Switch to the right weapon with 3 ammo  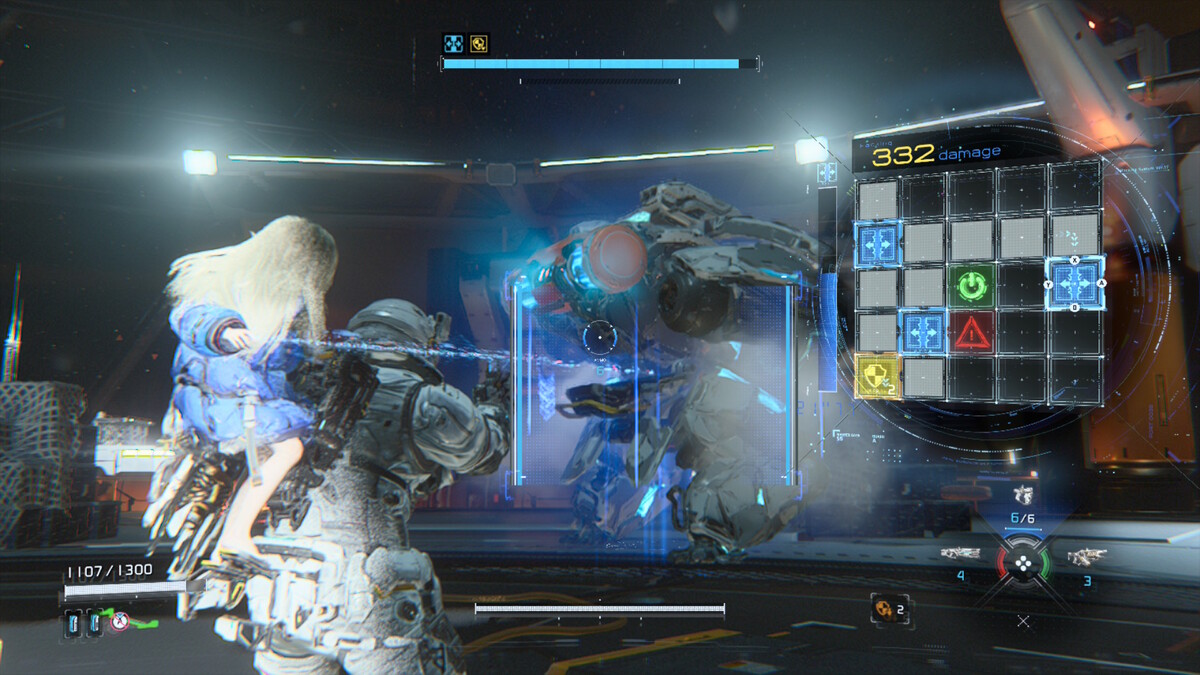coord(1086,554)
